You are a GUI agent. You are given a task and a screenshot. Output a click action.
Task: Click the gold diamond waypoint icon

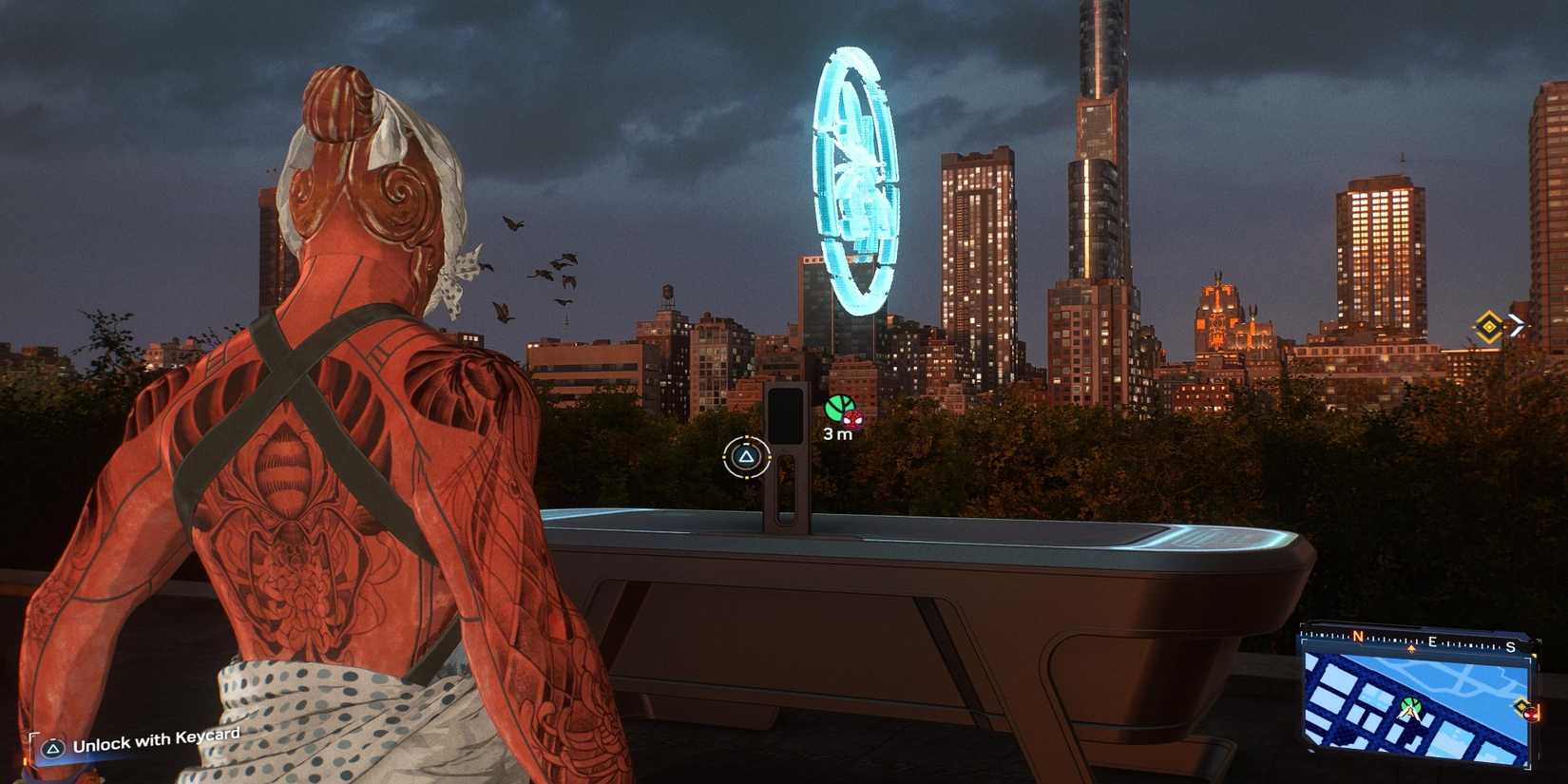click(1490, 325)
